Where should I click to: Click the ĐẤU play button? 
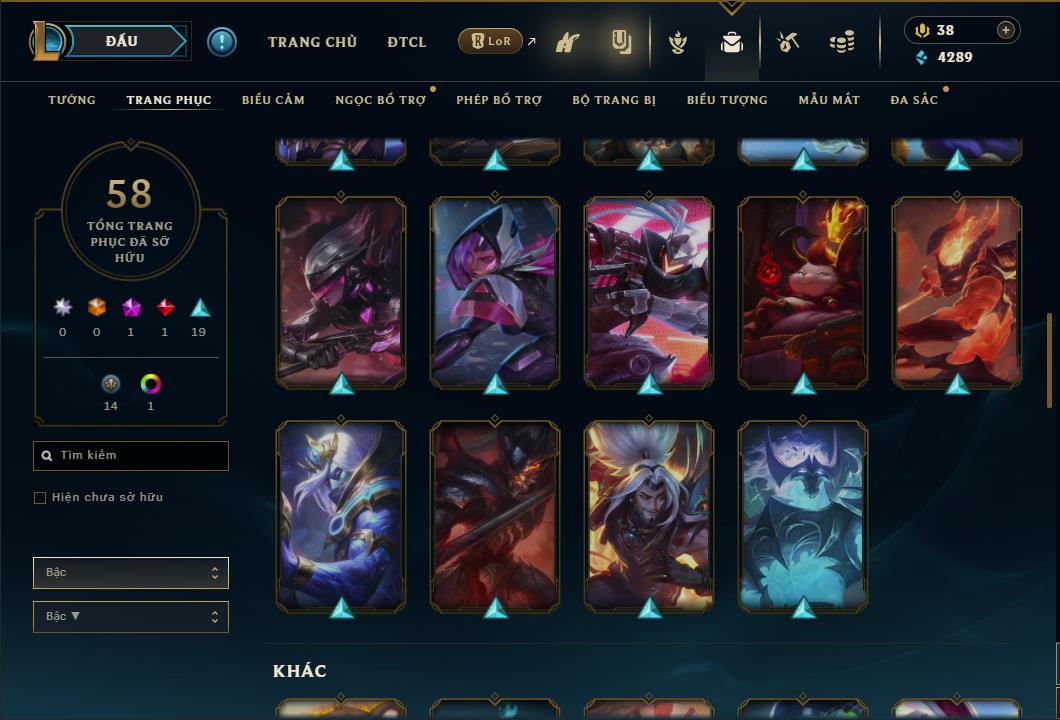(x=121, y=41)
